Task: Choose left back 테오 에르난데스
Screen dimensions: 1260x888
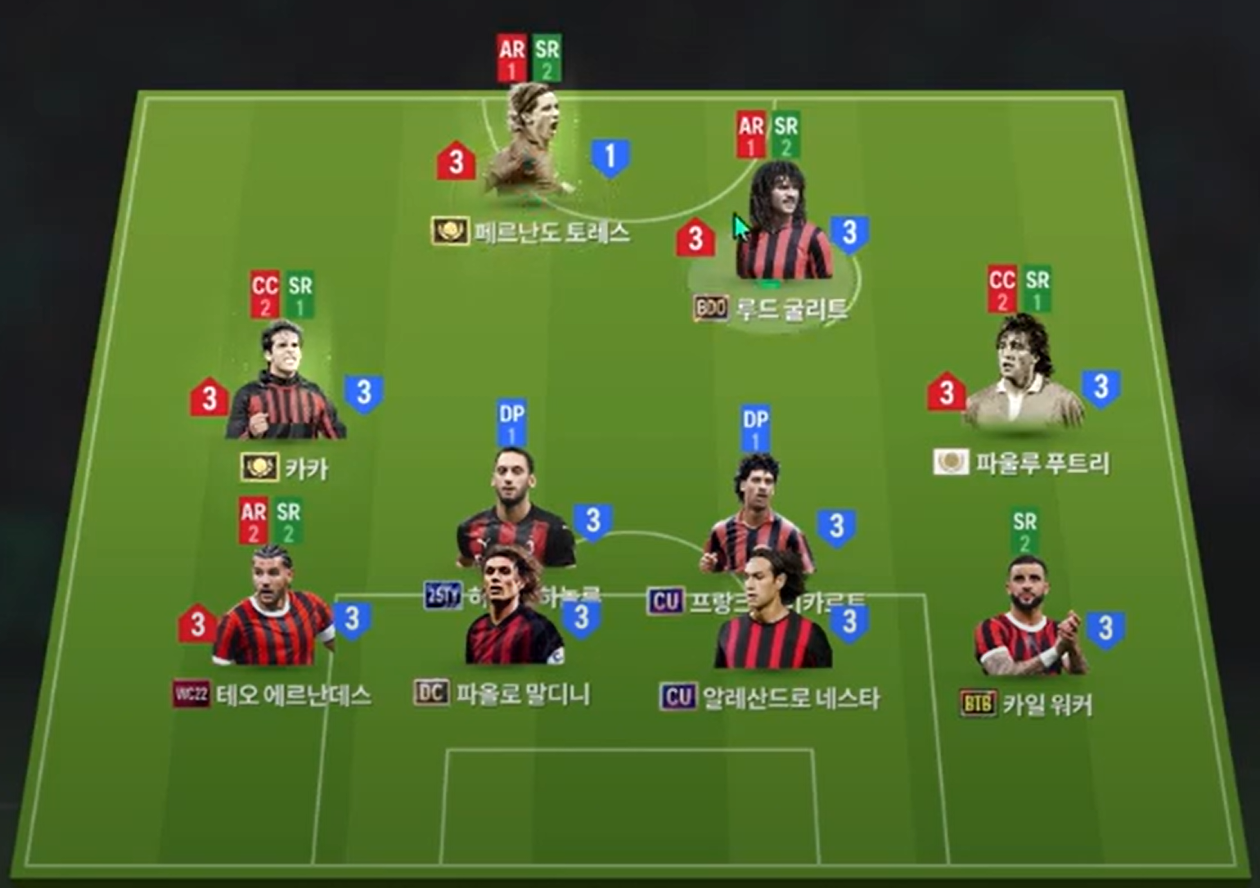Action: click(x=271, y=612)
